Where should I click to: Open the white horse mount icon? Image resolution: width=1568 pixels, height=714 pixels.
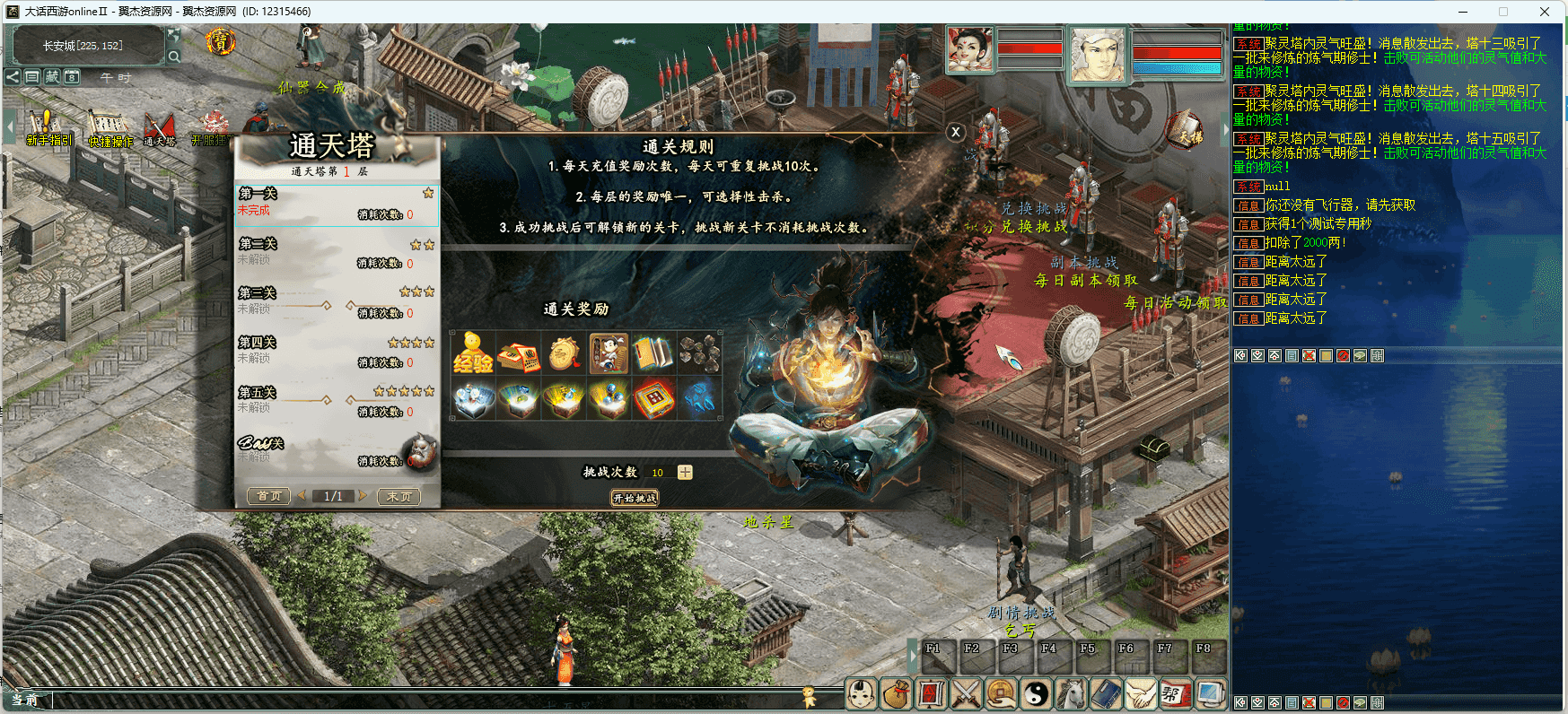(1071, 693)
